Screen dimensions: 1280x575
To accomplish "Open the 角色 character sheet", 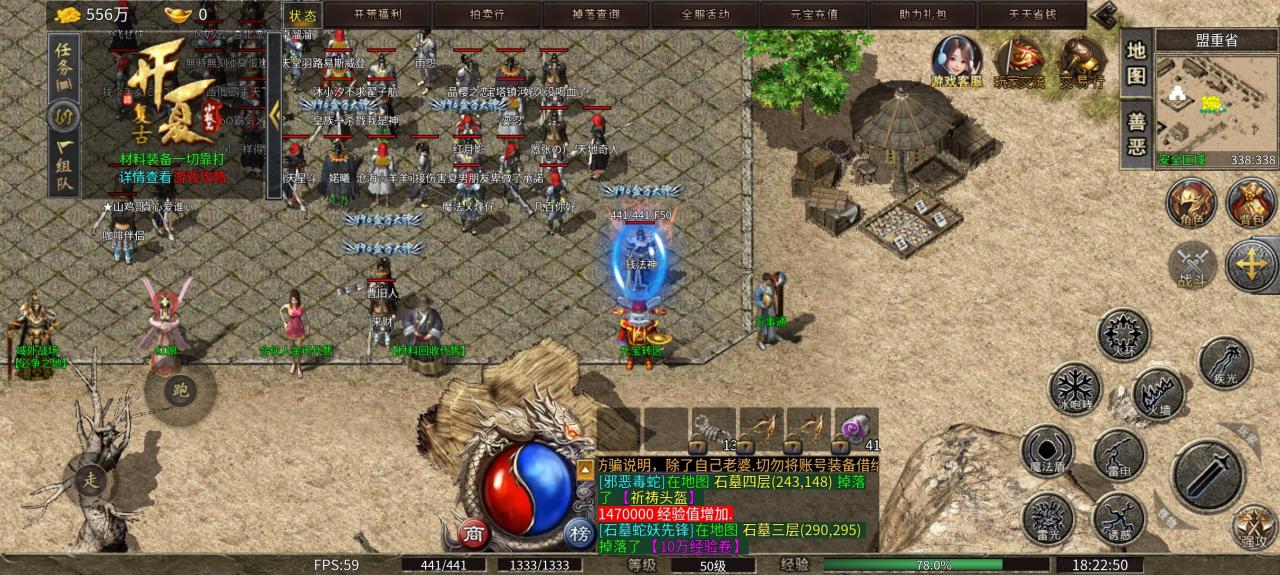I will coord(1191,203).
